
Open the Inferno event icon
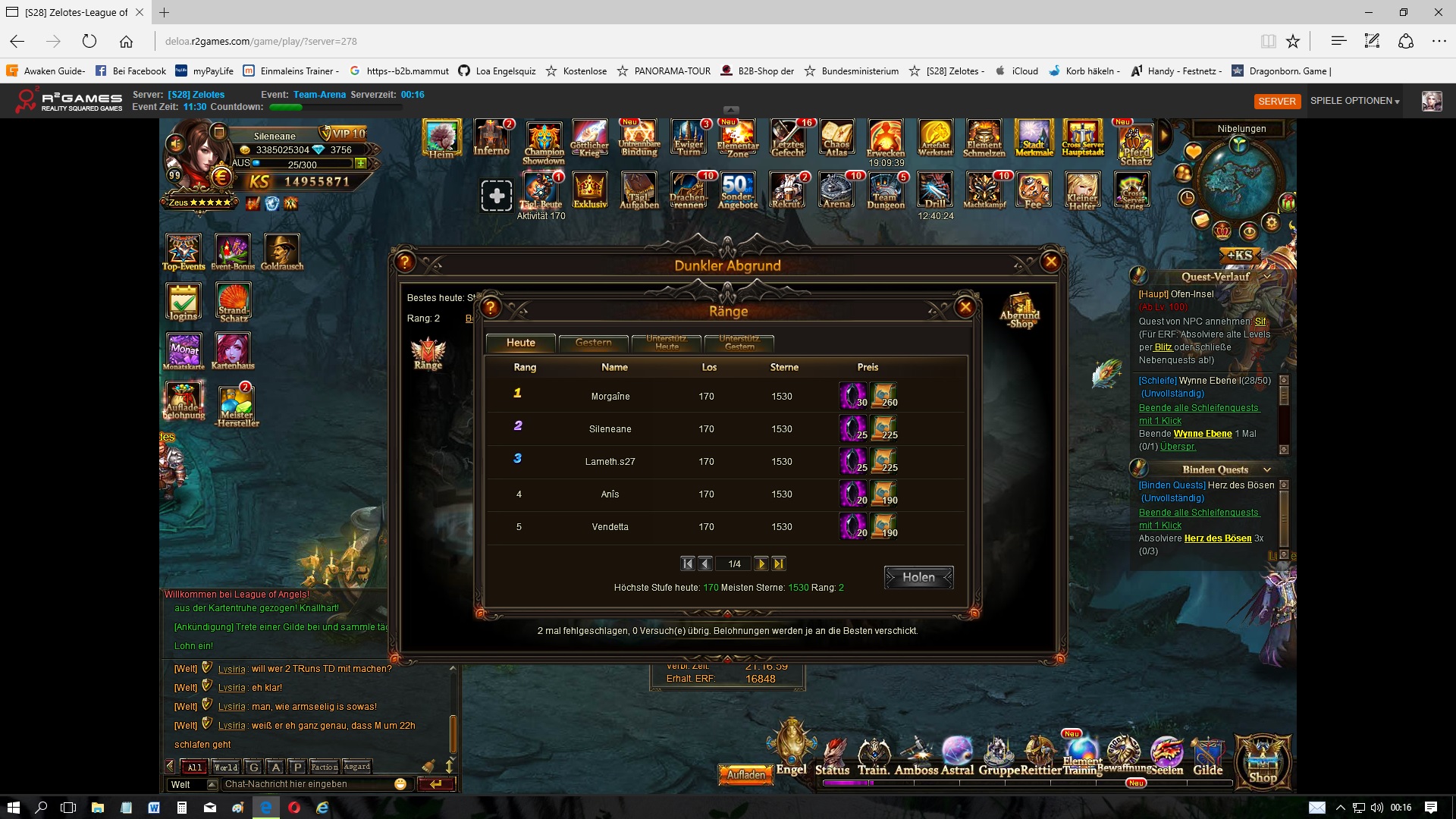click(x=492, y=137)
